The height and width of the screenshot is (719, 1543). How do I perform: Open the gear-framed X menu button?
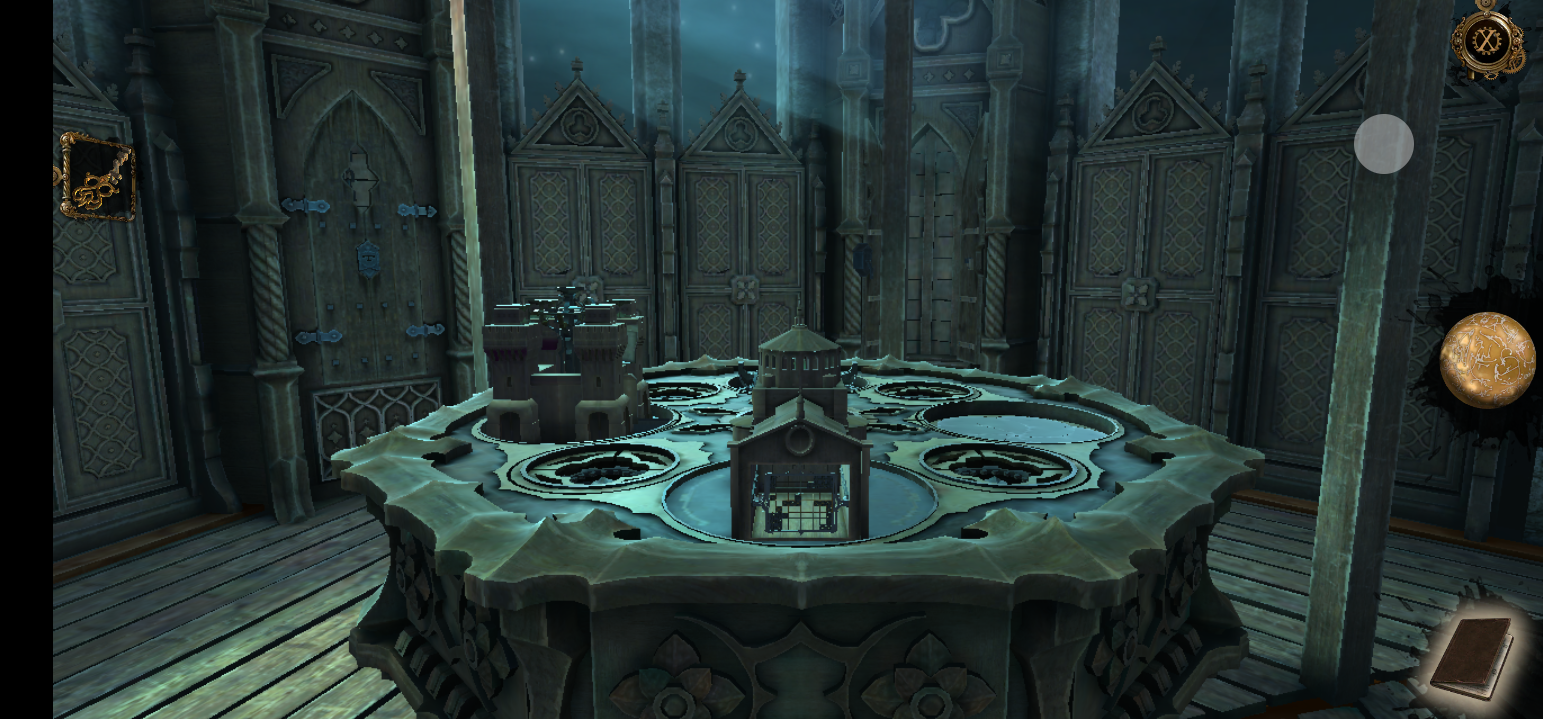pos(1487,41)
